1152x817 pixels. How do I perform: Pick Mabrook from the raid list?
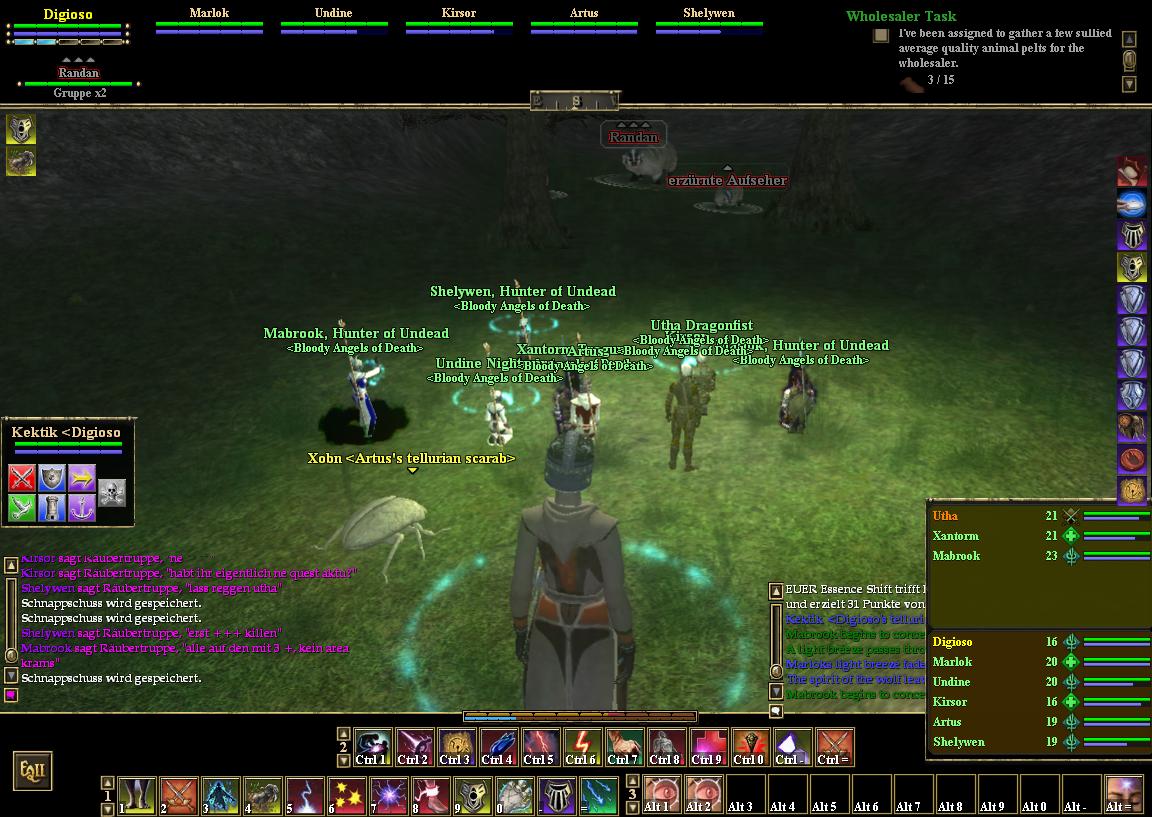[956, 556]
